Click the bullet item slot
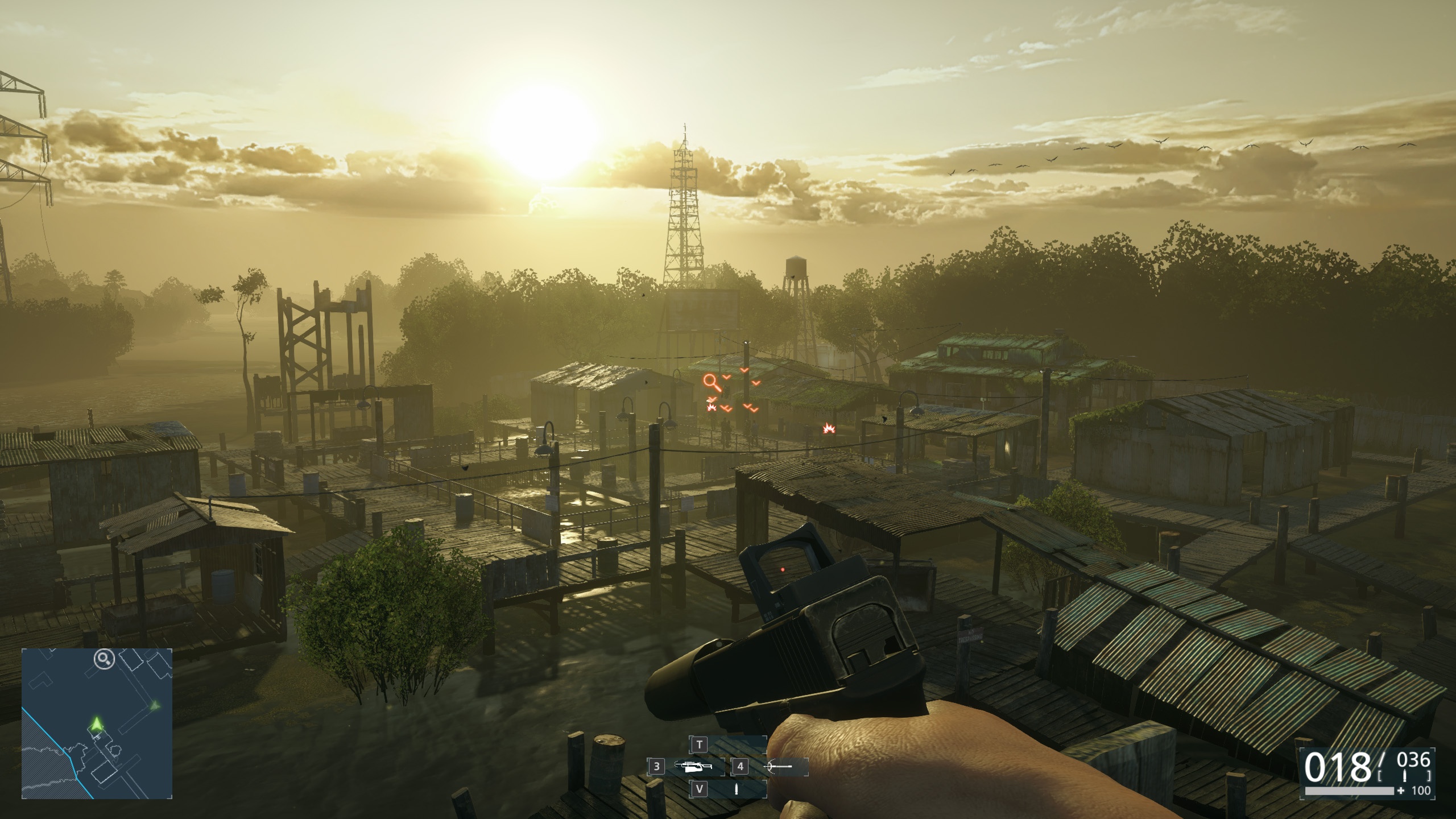This screenshot has width=1456, height=819. (737, 789)
